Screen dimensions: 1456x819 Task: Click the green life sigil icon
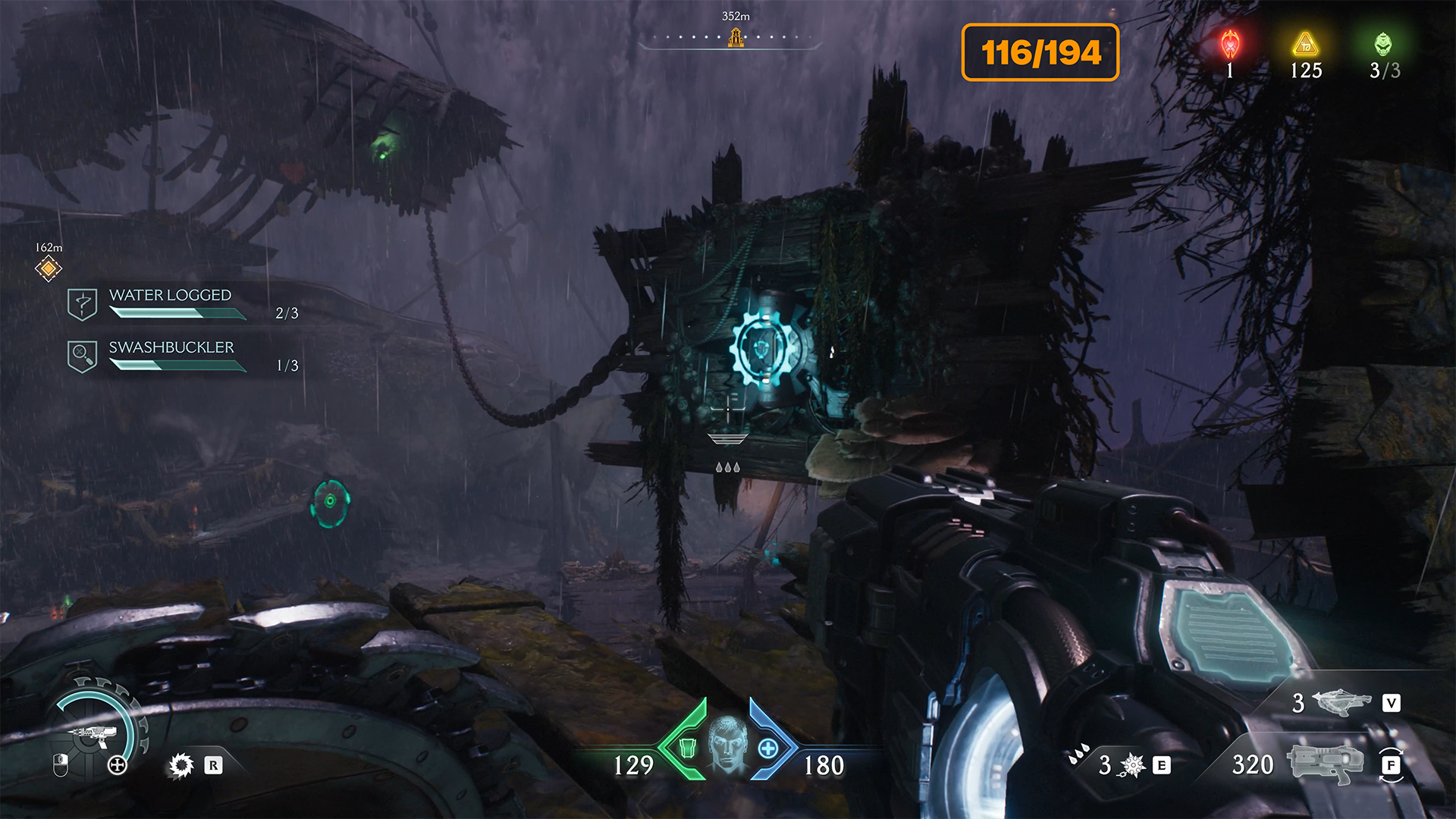coord(1383,44)
